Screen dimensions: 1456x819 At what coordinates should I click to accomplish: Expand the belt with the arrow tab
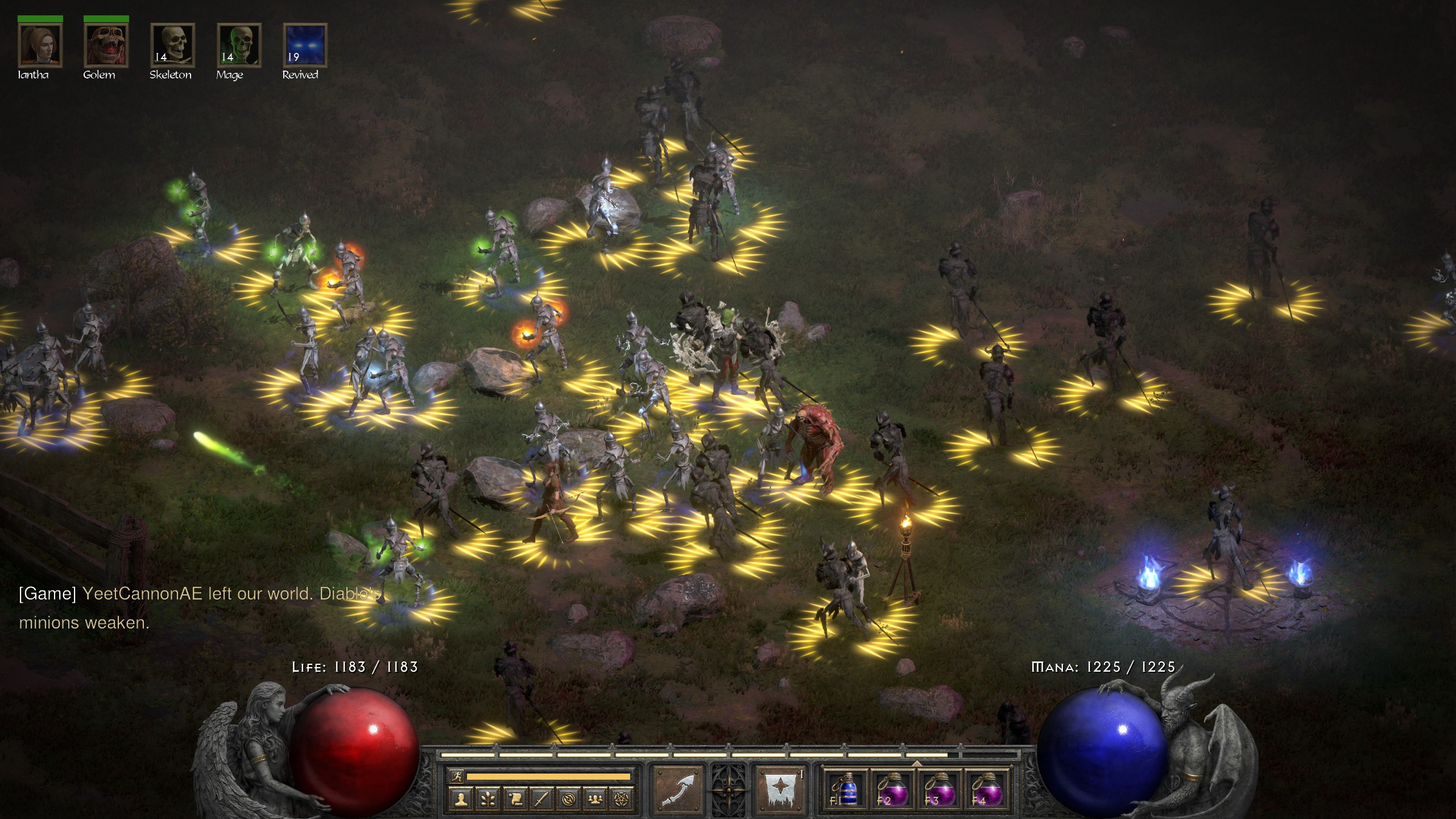tap(917, 763)
